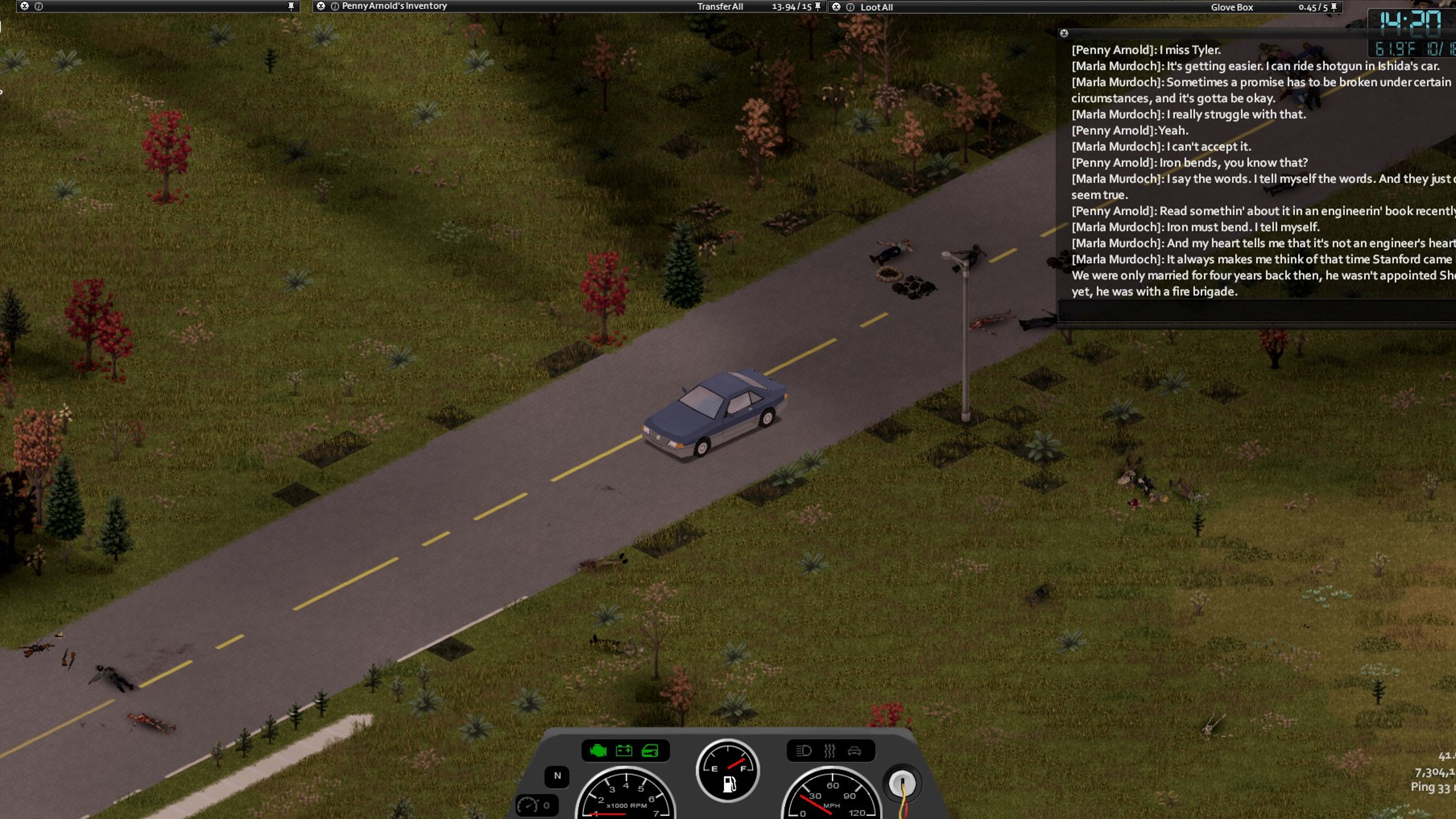Click the Transfer All button
Image resolution: width=1456 pixels, height=819 pixels.
click(719, 7)
